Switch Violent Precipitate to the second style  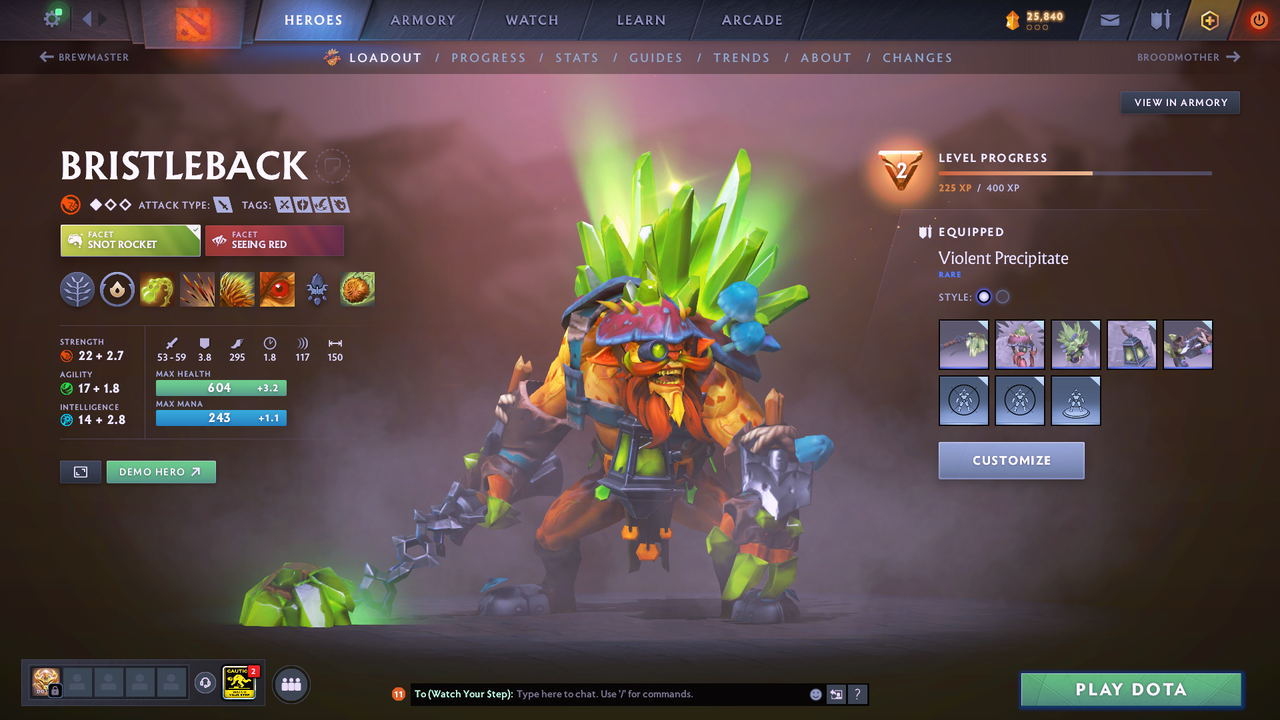click(x=1003, y=296)
